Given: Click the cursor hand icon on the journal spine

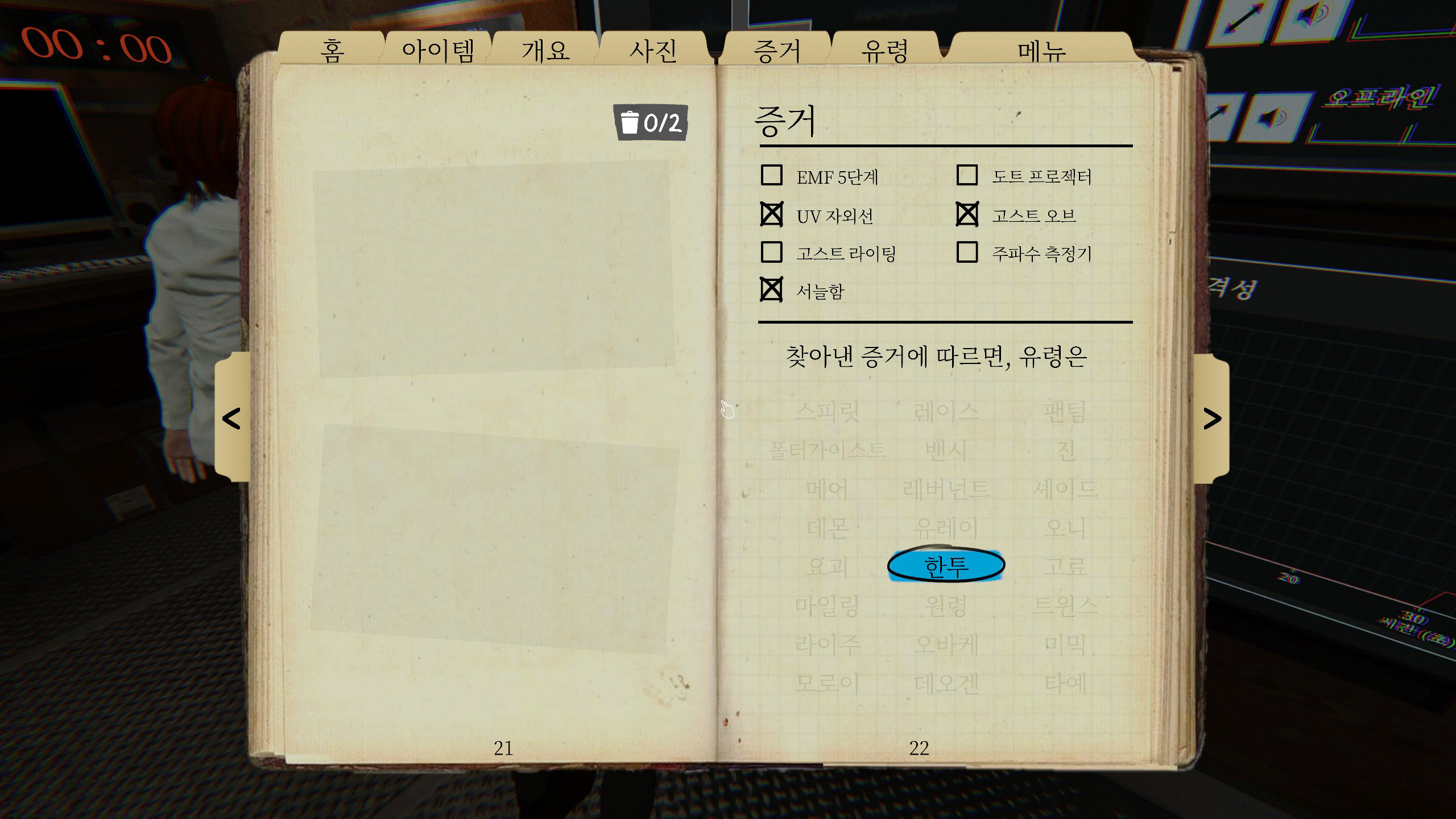Looking at the screenshot, I should [728, 409].
